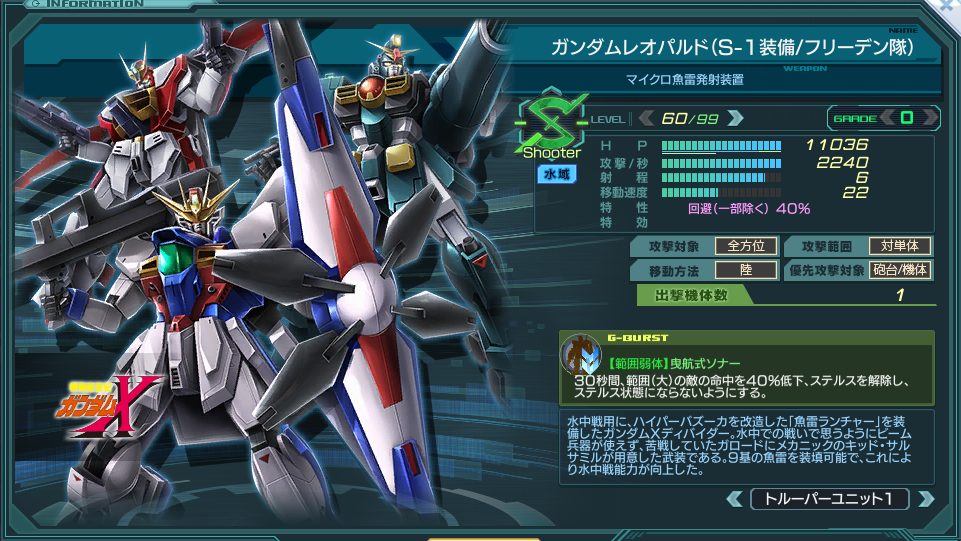
Task: Go to the next trooper unit
Action: pyautogui.click(x=925, y=498)
